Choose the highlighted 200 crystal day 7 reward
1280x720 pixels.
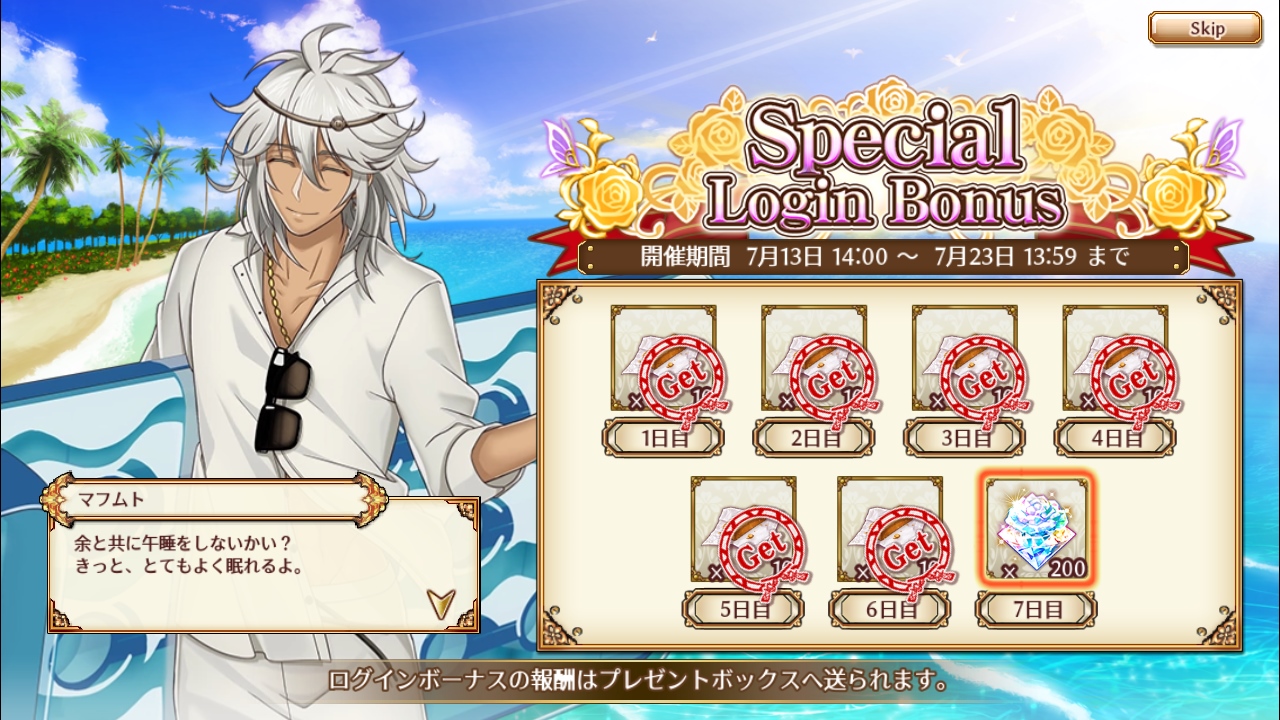point(1036,530)
